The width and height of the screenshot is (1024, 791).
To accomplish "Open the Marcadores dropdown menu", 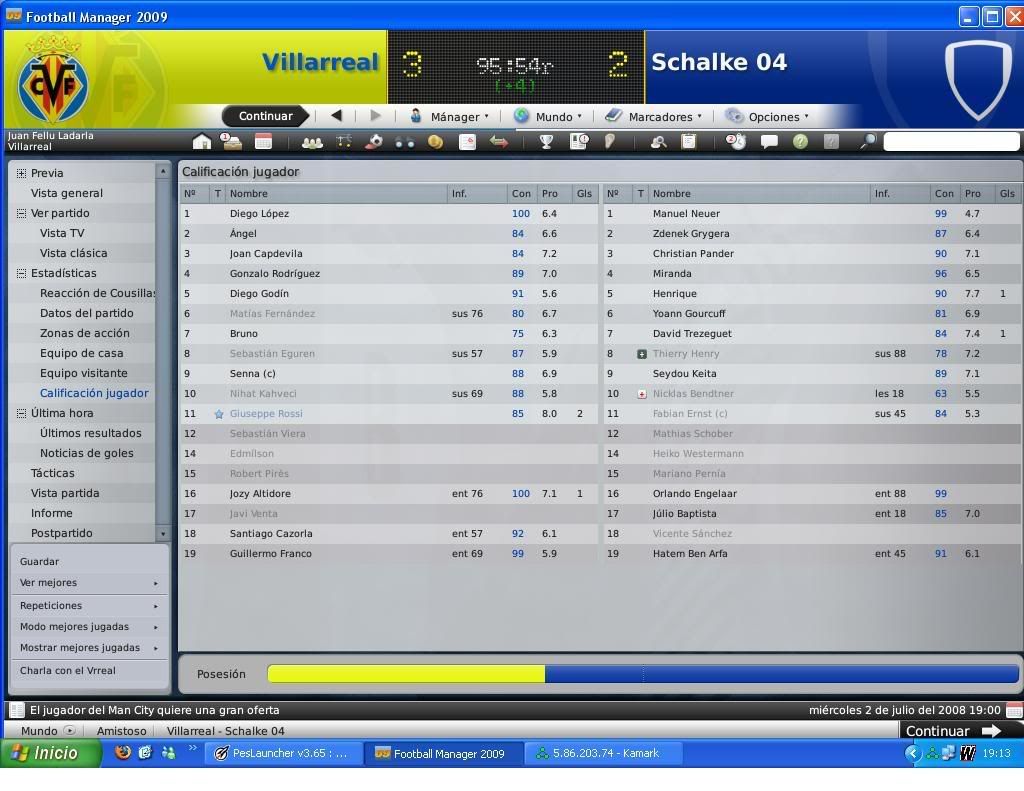I will (656, 116).
